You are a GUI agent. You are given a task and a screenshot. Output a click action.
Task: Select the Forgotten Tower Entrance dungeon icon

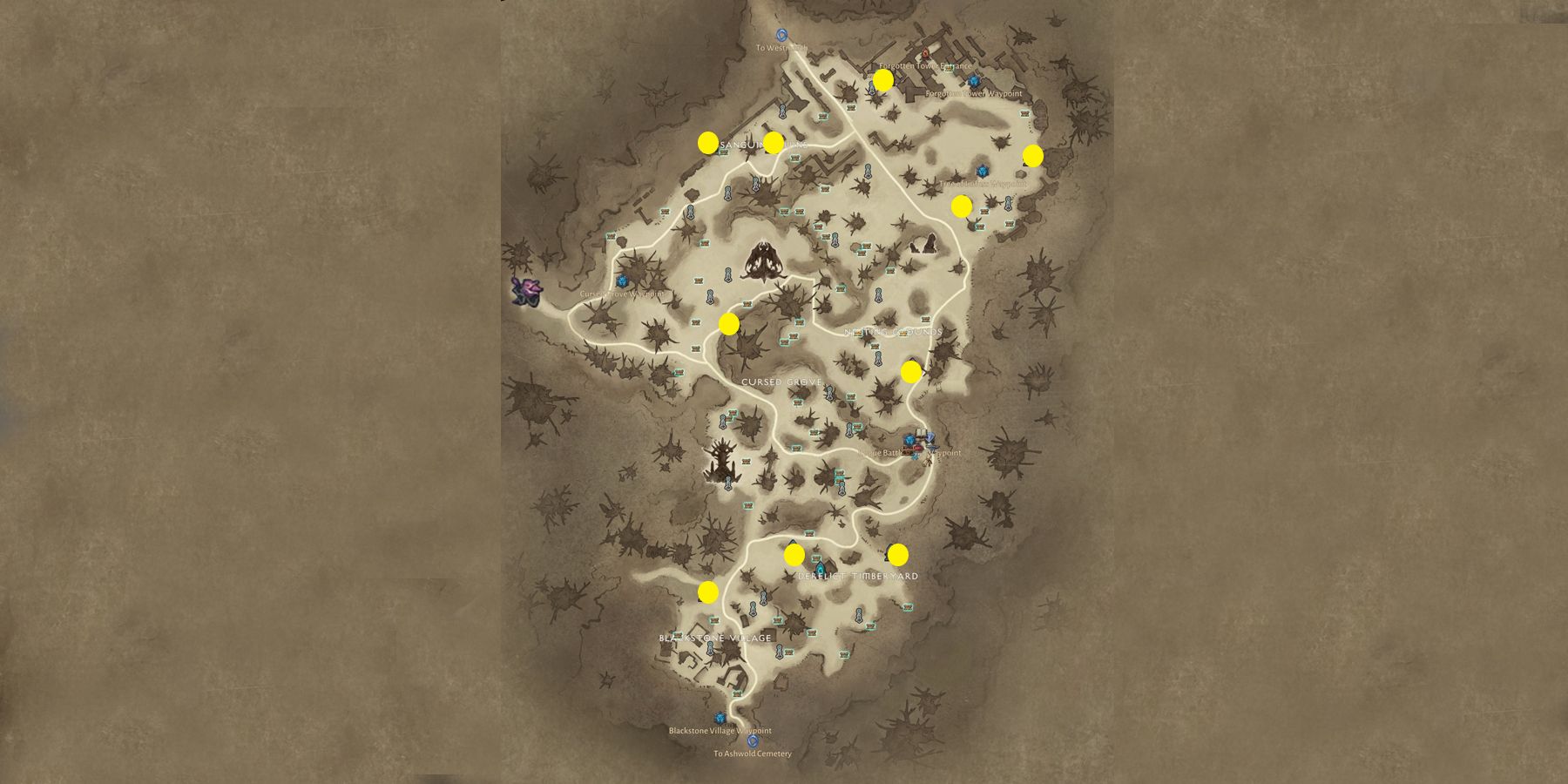(x=925, y=53)
